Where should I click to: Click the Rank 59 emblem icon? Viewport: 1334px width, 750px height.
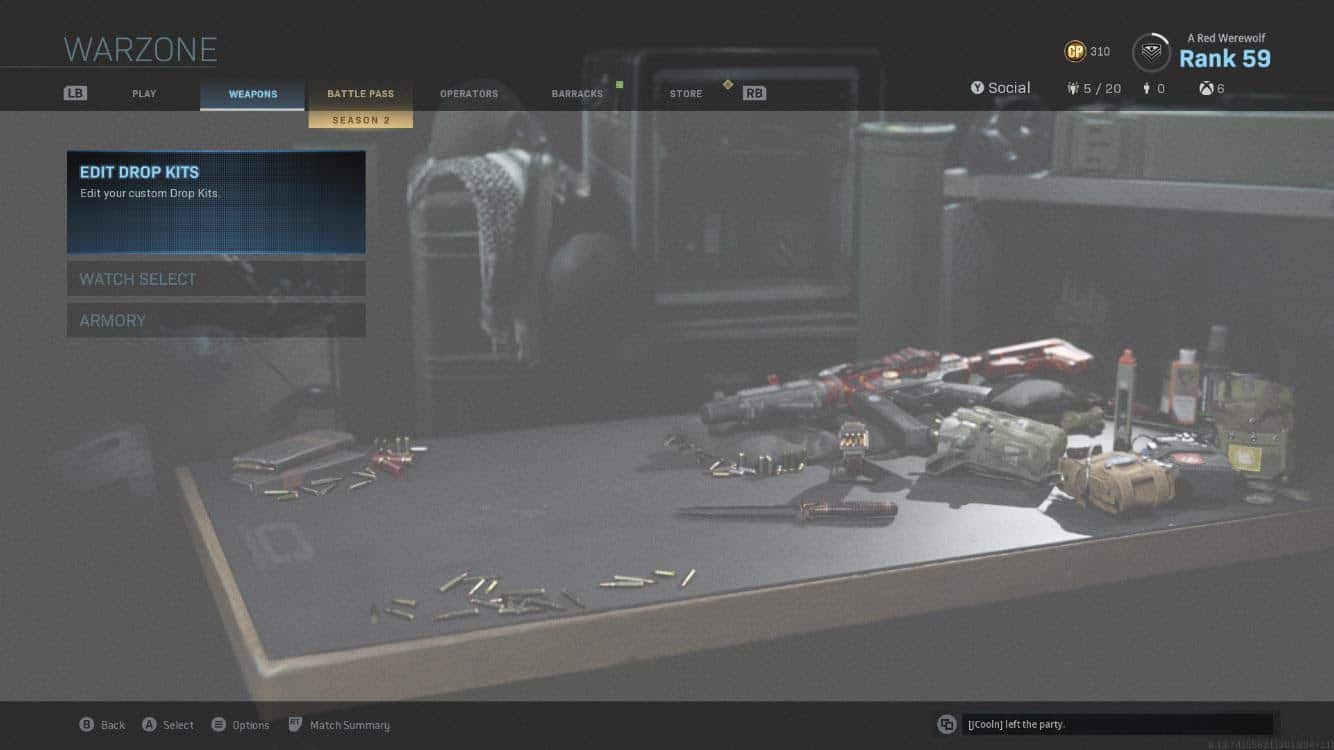coord(1151,51)
